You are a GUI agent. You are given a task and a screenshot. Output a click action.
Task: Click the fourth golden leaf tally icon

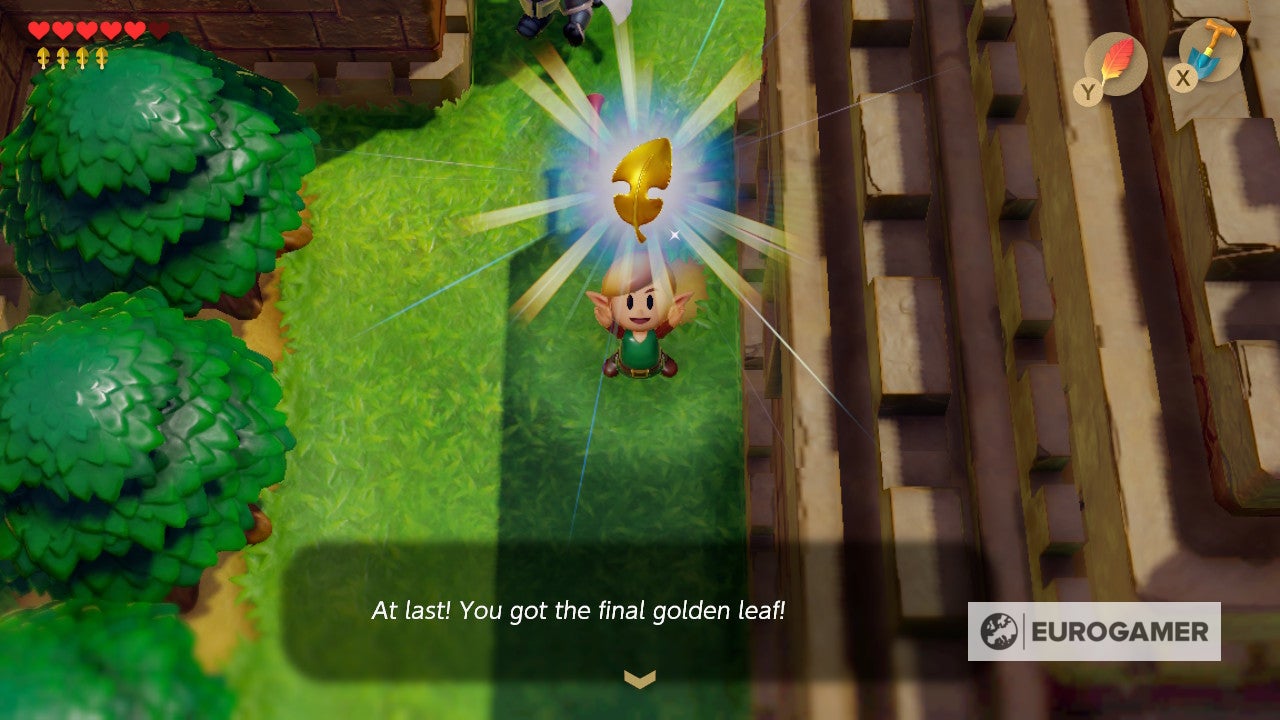tap(101, 58)
